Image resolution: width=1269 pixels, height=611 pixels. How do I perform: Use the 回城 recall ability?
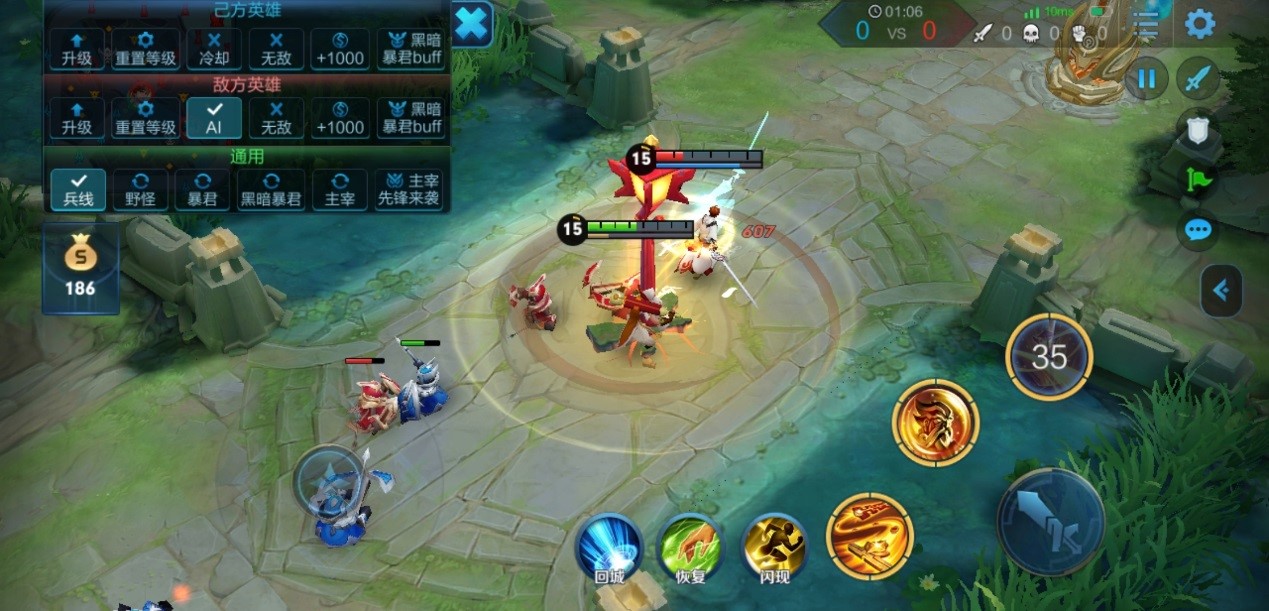point(608,550)
